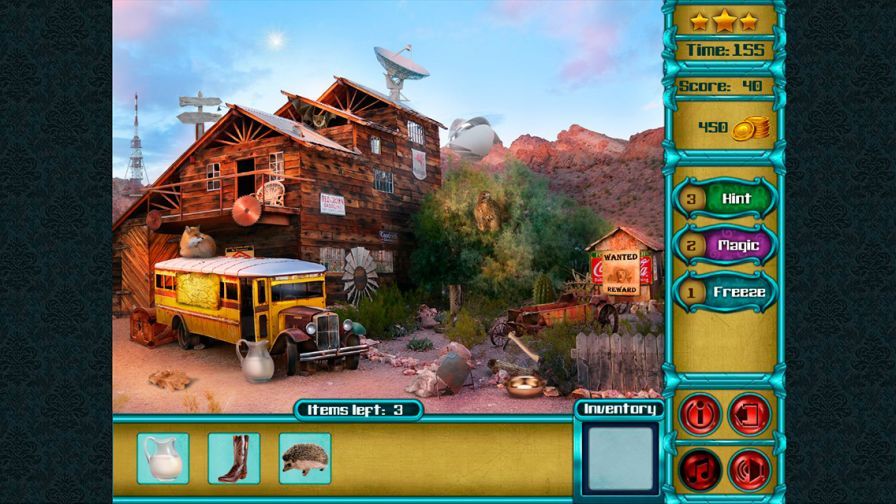Use the Hint button
Viewport: 896px width, 504px height.
[735, 198]
